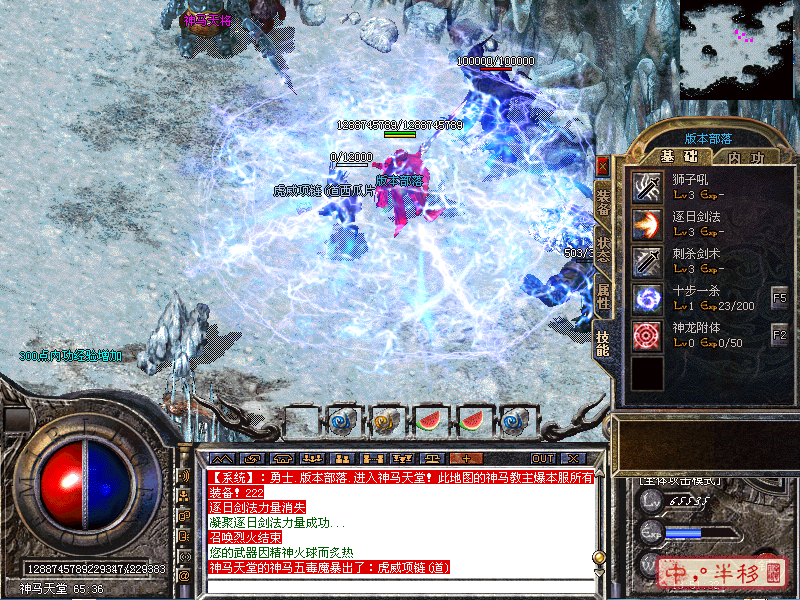800x600 pixels.
Task: Select the 狮子吼 skill icon
Action: tap(647, 186)
